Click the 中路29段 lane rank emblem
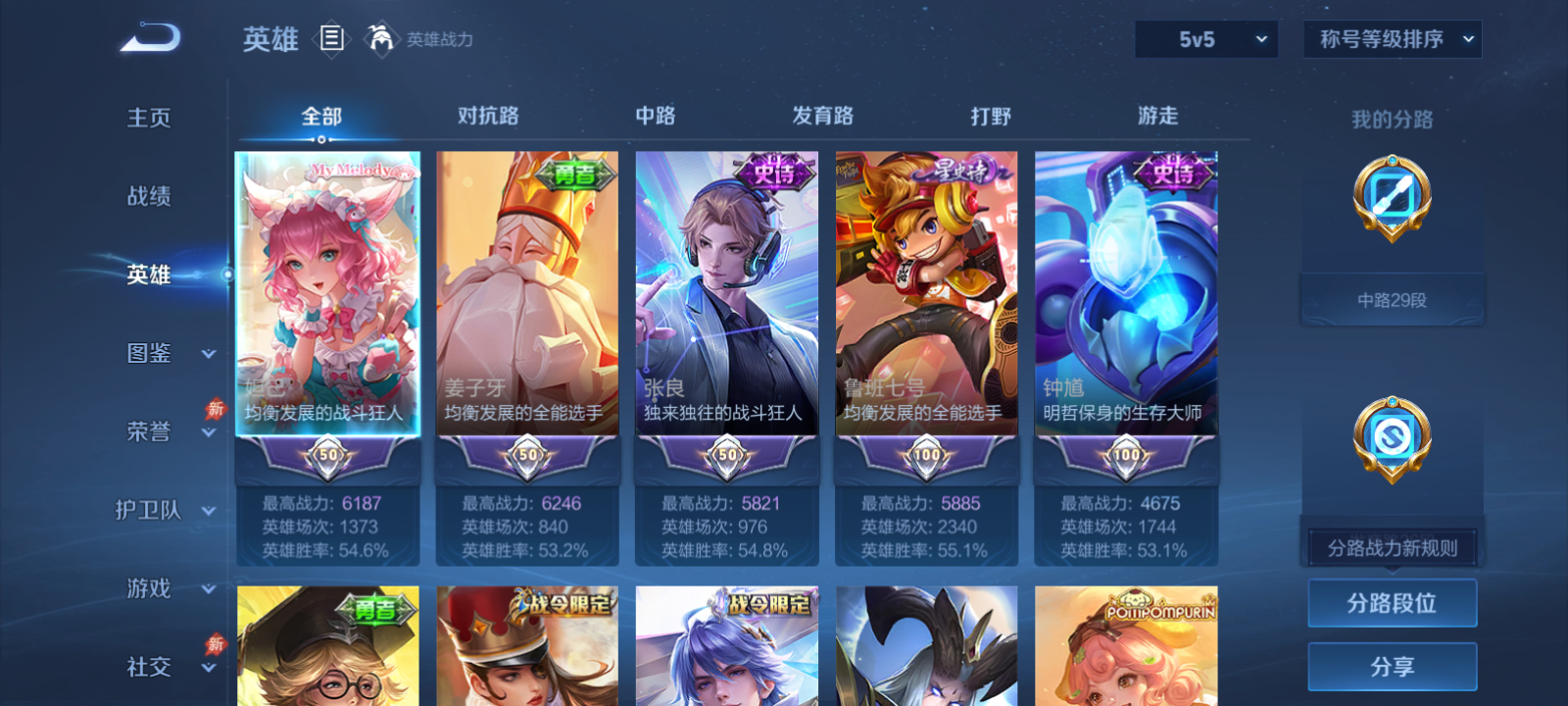The width and height of the screenshot is (1568, 706). [x=1391, y=199]
